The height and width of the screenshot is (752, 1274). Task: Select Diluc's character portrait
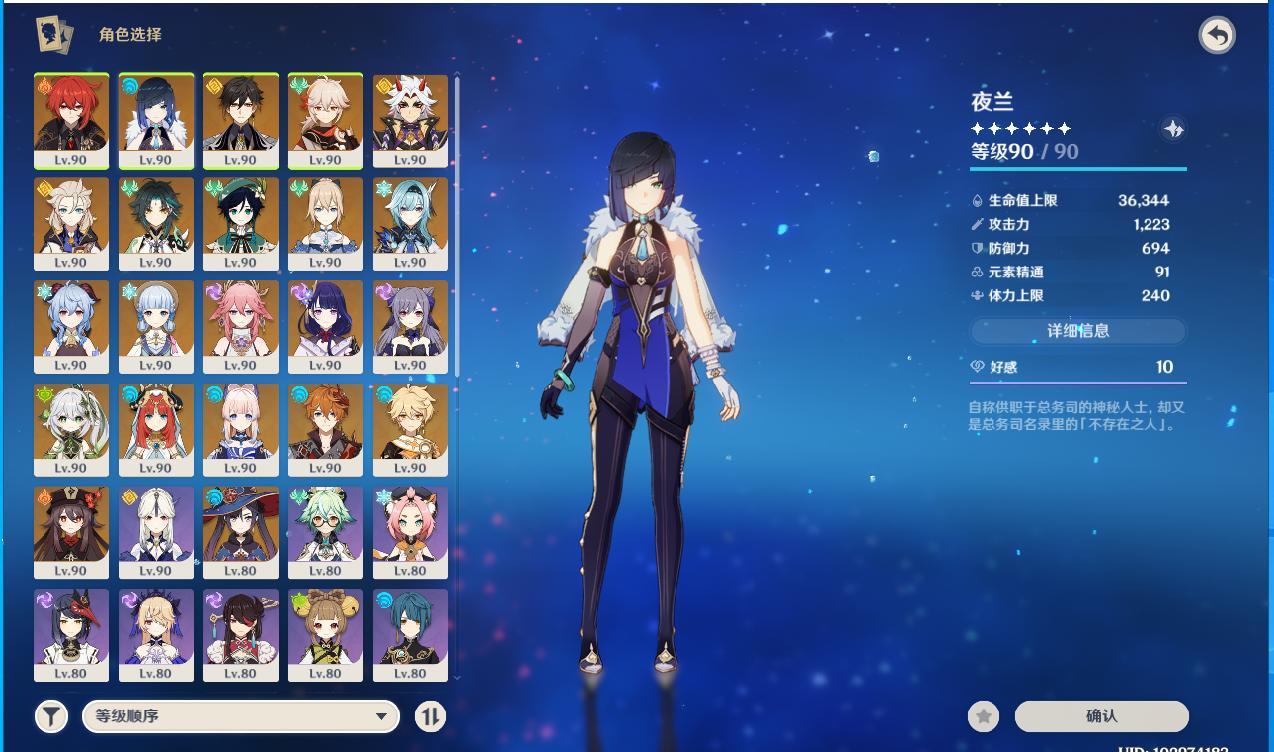71,120
